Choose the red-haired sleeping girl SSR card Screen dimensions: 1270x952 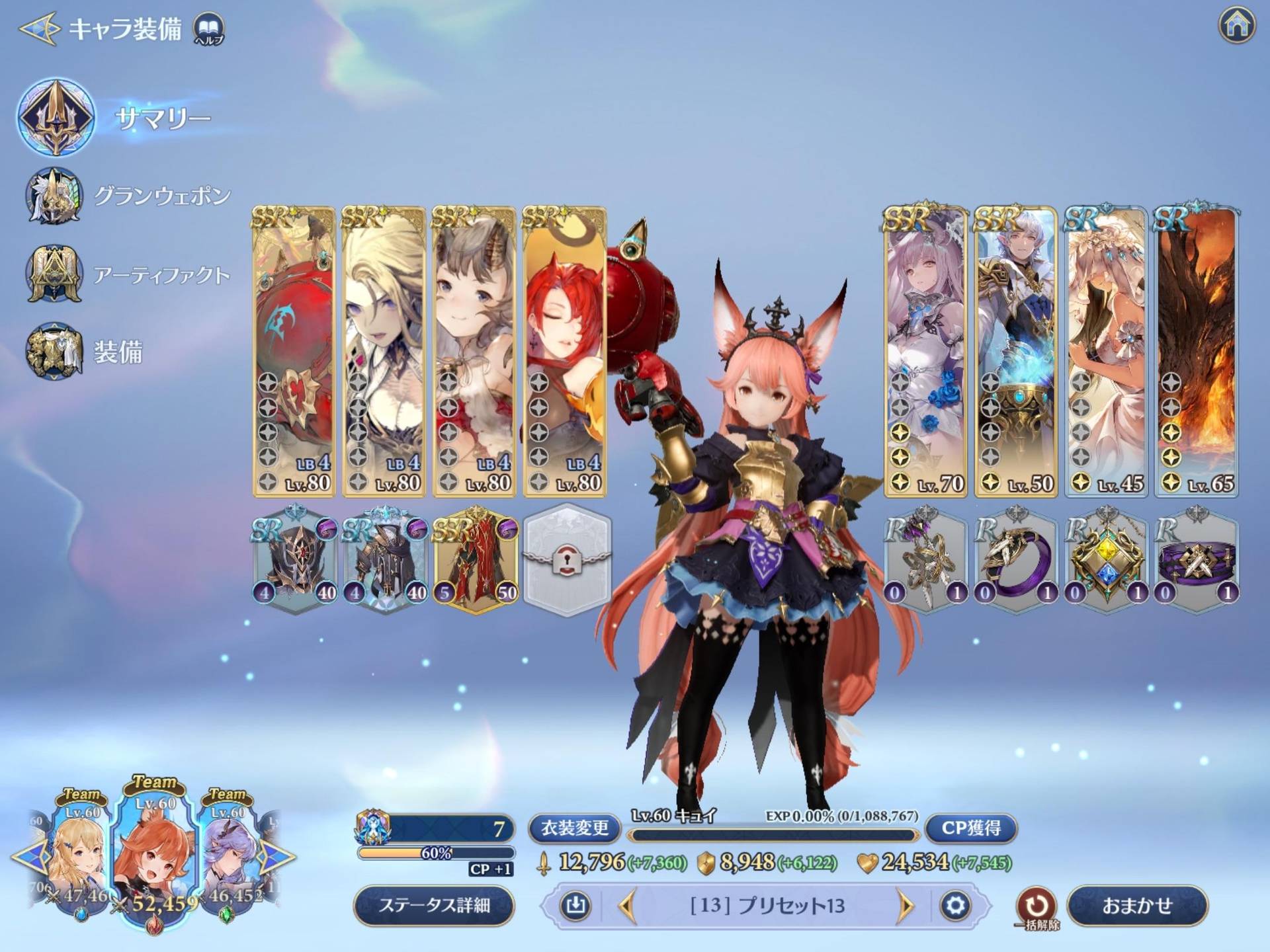(x=565, y=352)
